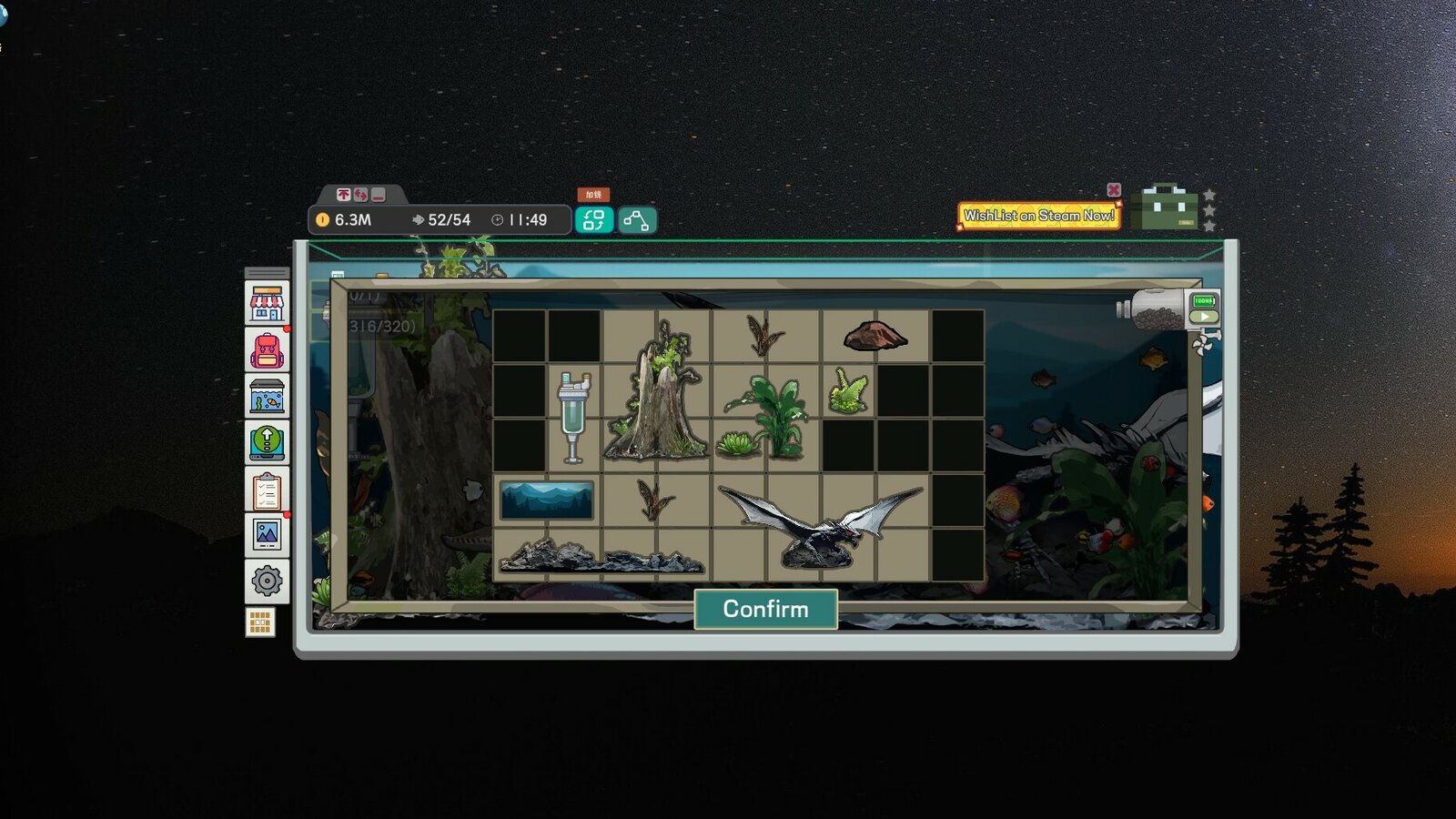This screenshot has width=1456, height=819.
Task: Select the node-path icon beside the swap icon
Action: (x=638, y=218)
